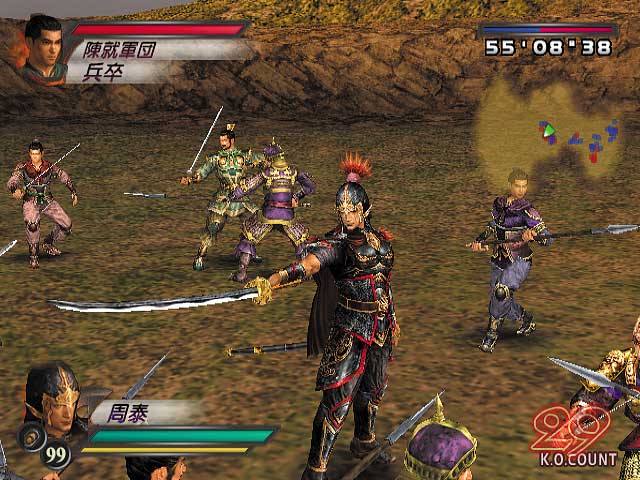
Task: Select the targeted enemy officer portrait
Action: (43, 45)
